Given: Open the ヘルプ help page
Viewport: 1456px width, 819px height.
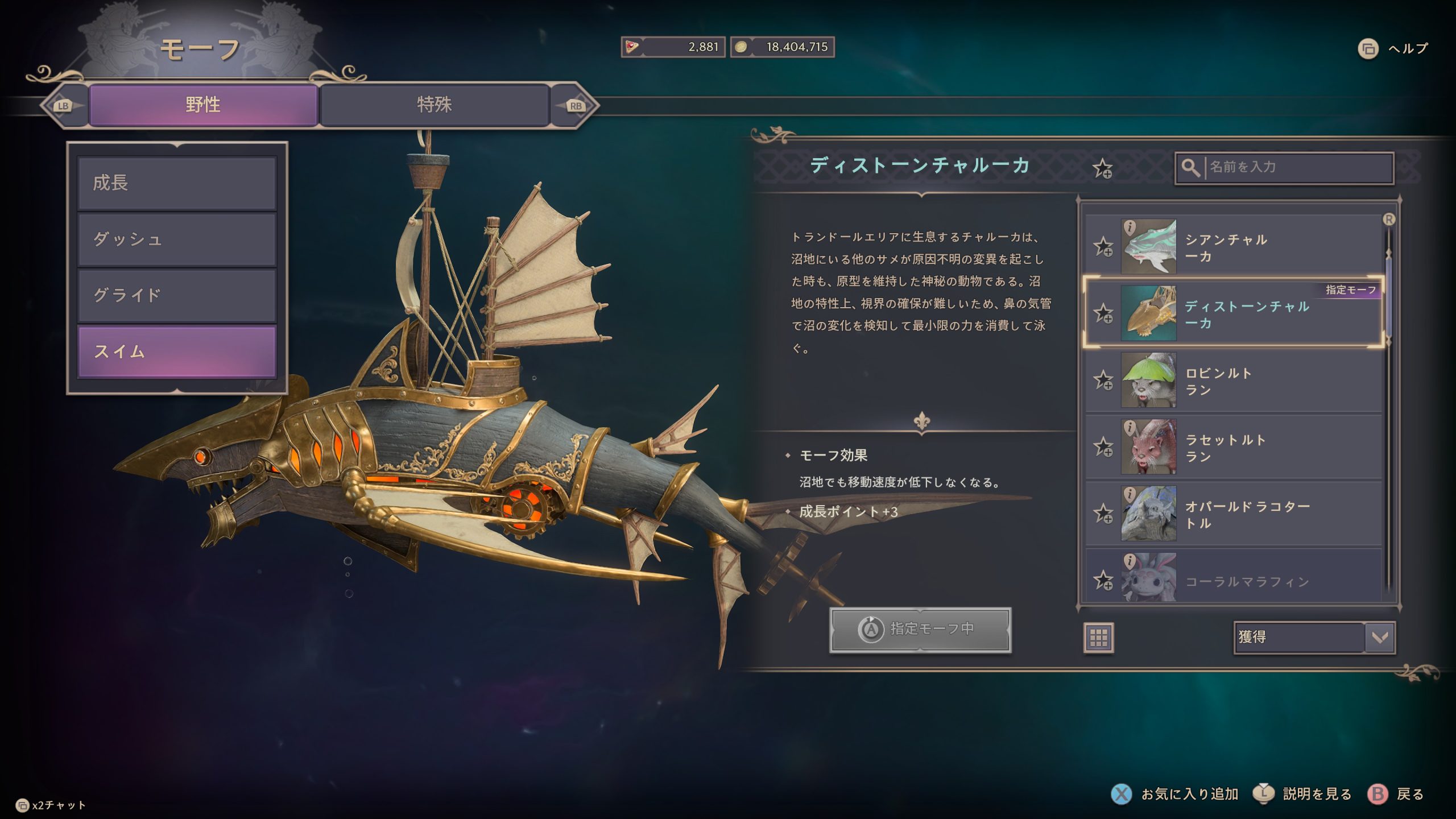Looking at the screenshot, I should point(1393,49).
